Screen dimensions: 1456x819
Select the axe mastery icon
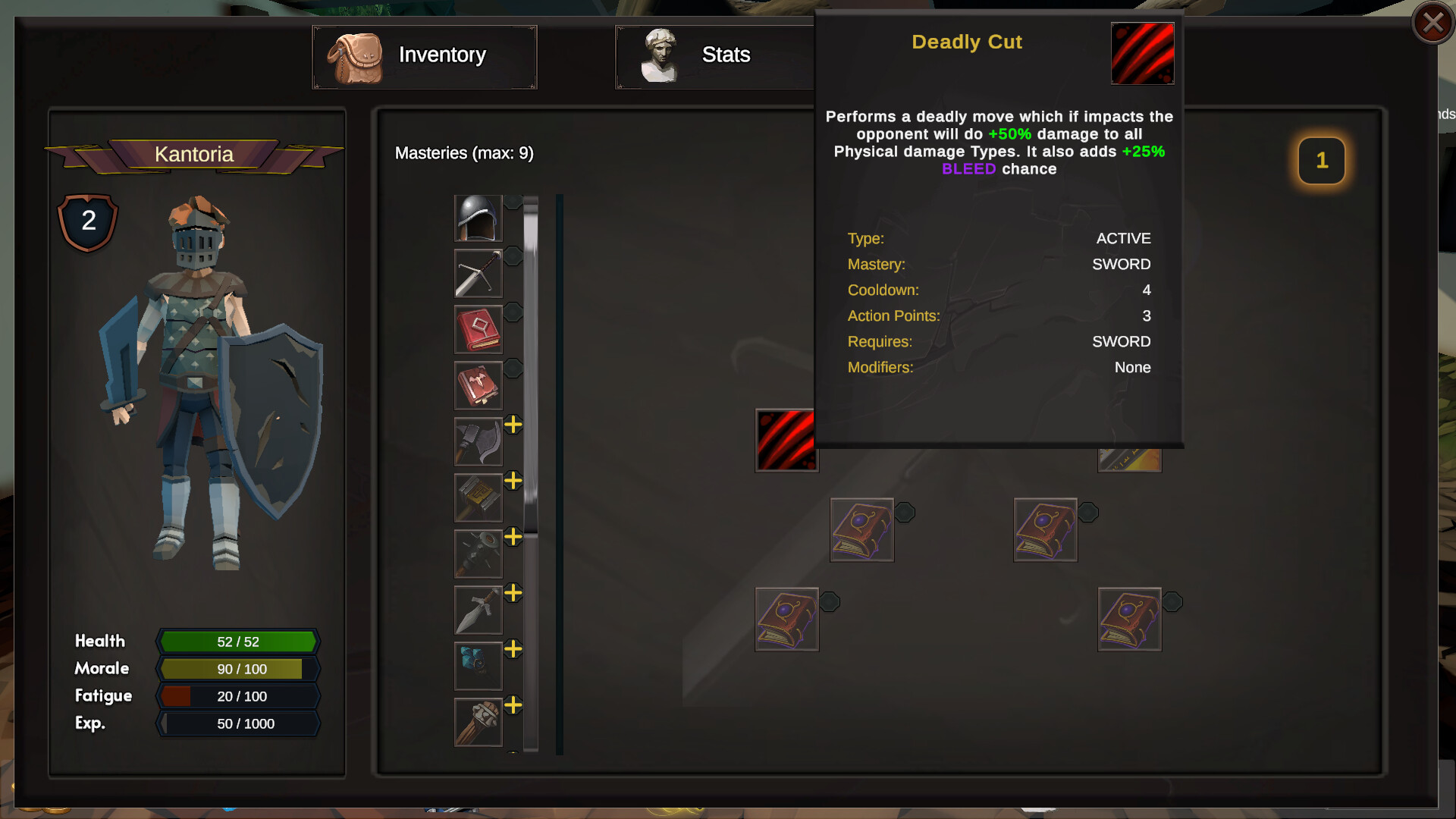(x=478, y=441)
